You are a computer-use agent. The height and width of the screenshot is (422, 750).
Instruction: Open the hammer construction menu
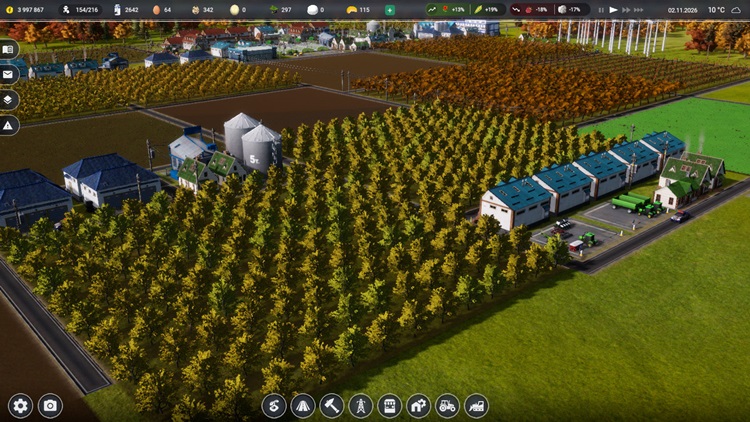pyautogui.click(x=331, y=405)
